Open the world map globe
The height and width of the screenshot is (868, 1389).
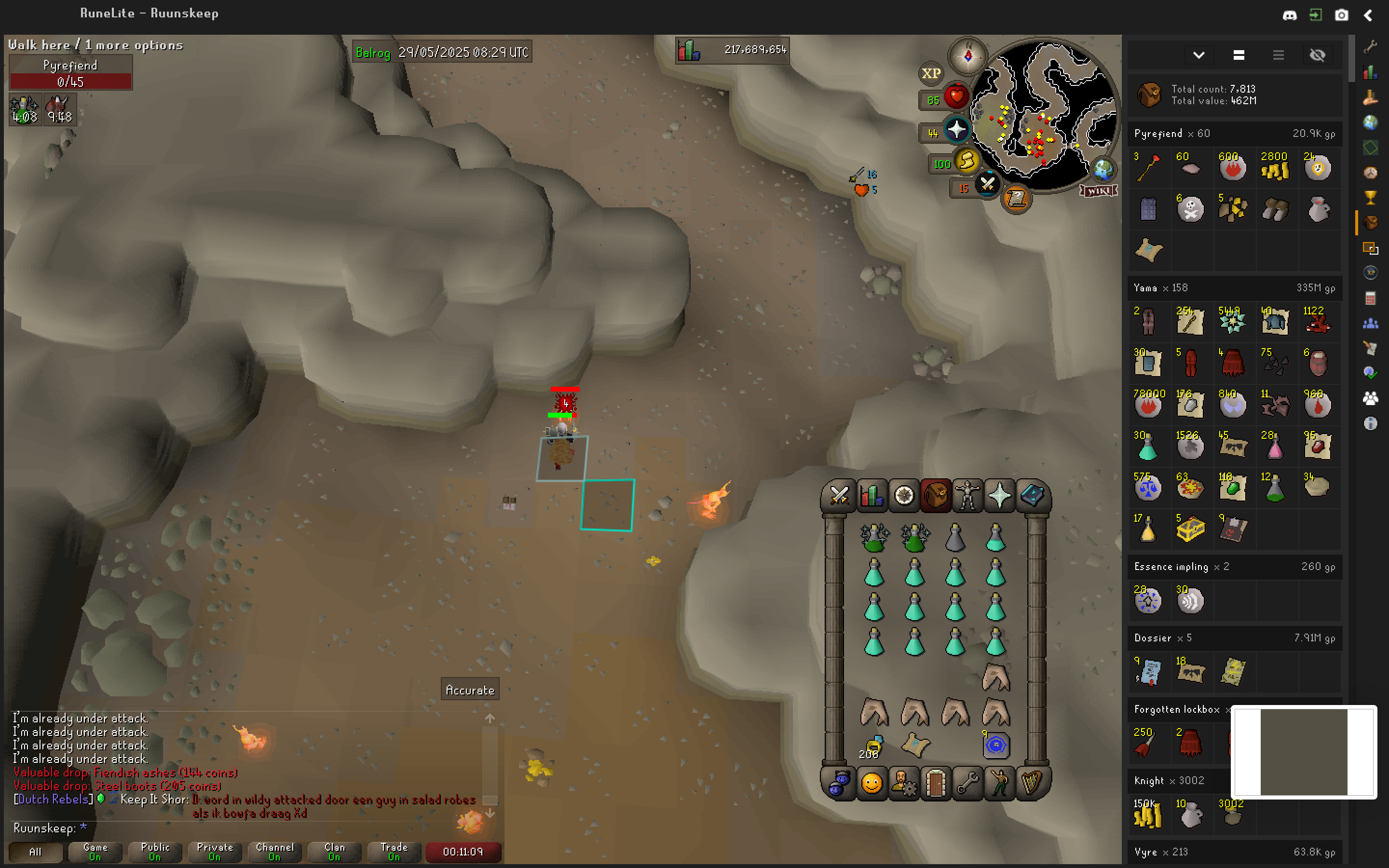tap(1103, 169)
